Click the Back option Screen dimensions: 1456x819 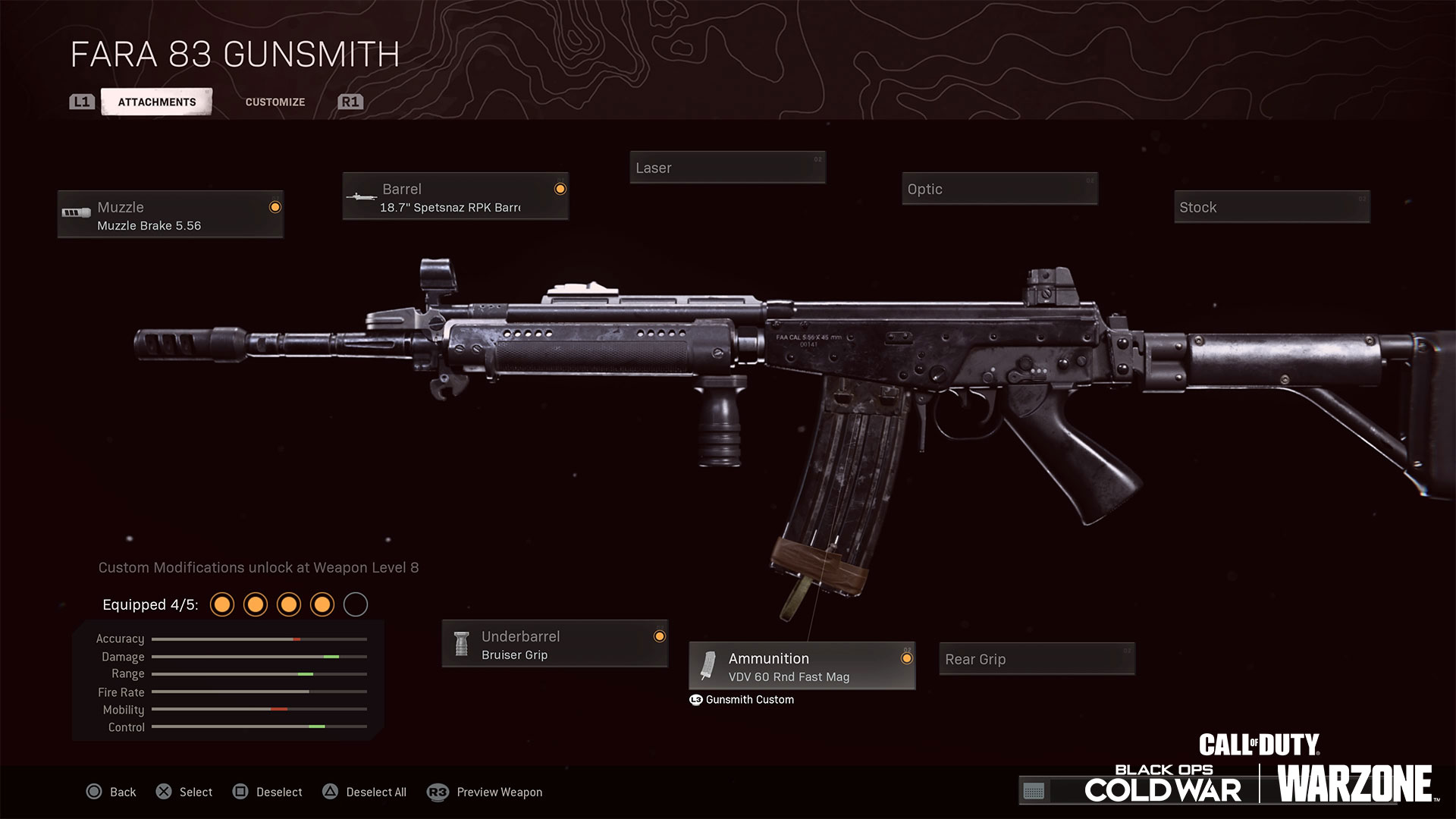click(111, 792)
